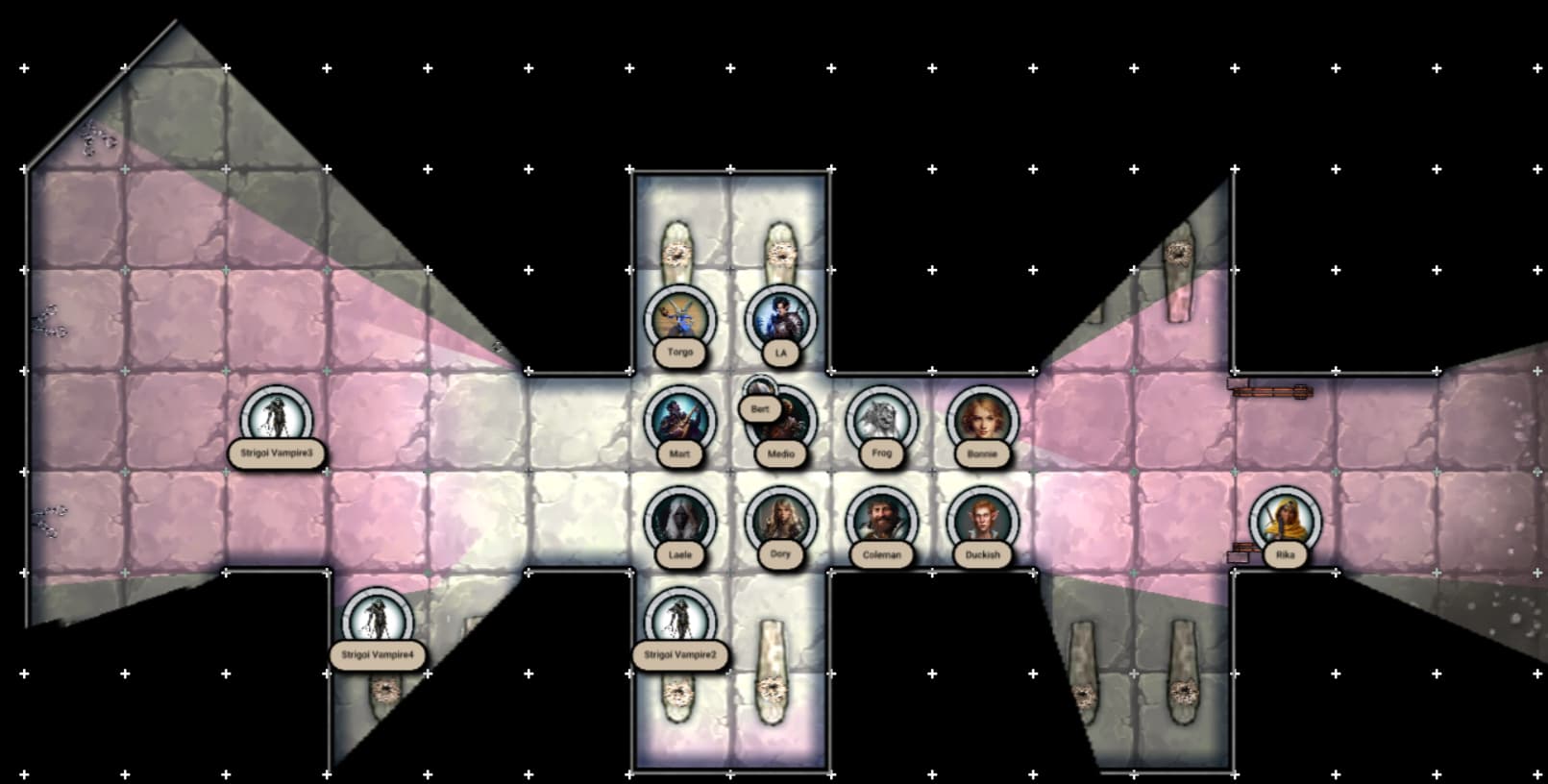Choose the bearded Coleman token

(881, 521)
